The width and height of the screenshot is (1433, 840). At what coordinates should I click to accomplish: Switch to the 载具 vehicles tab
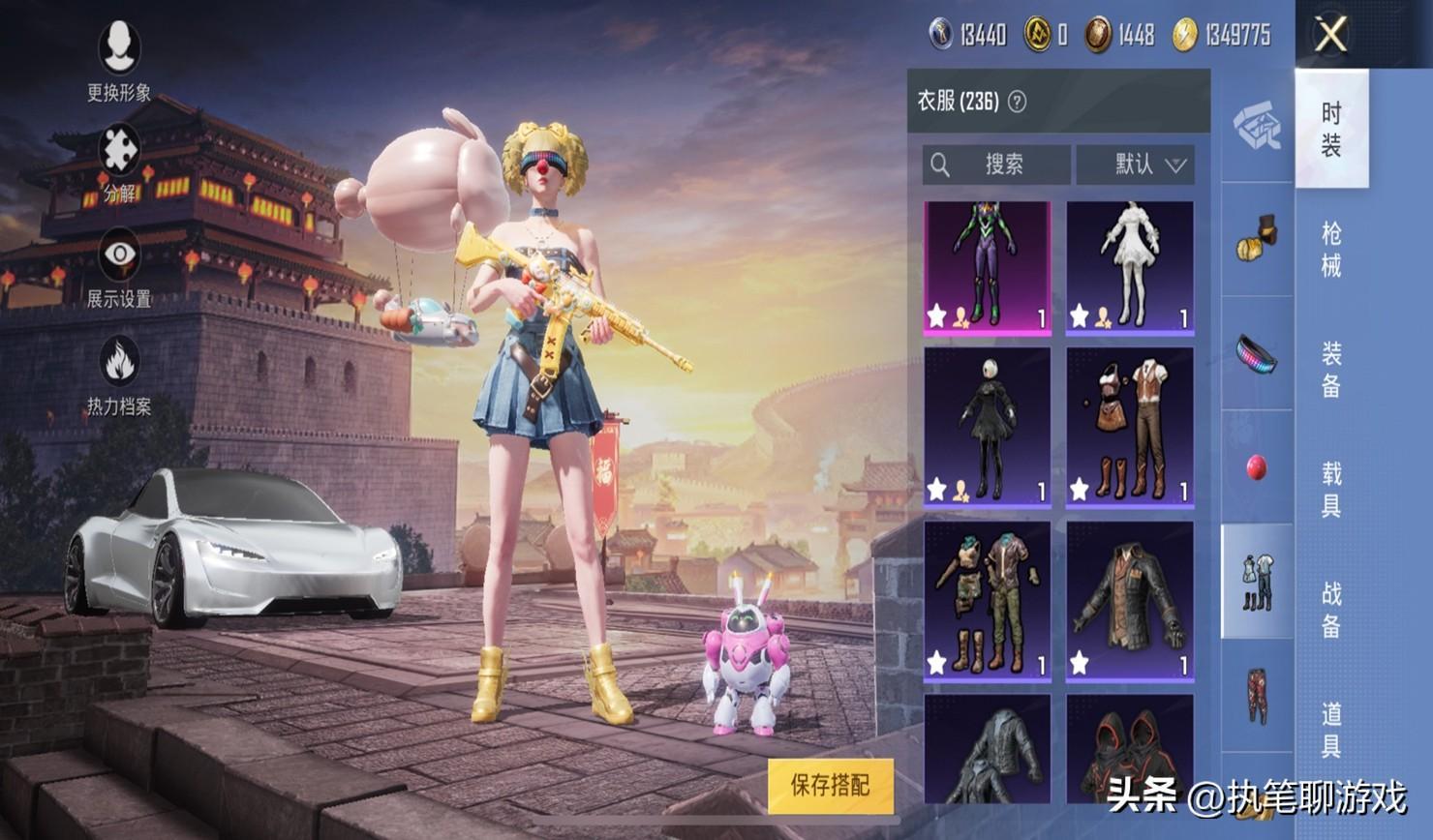(1331, 489)
